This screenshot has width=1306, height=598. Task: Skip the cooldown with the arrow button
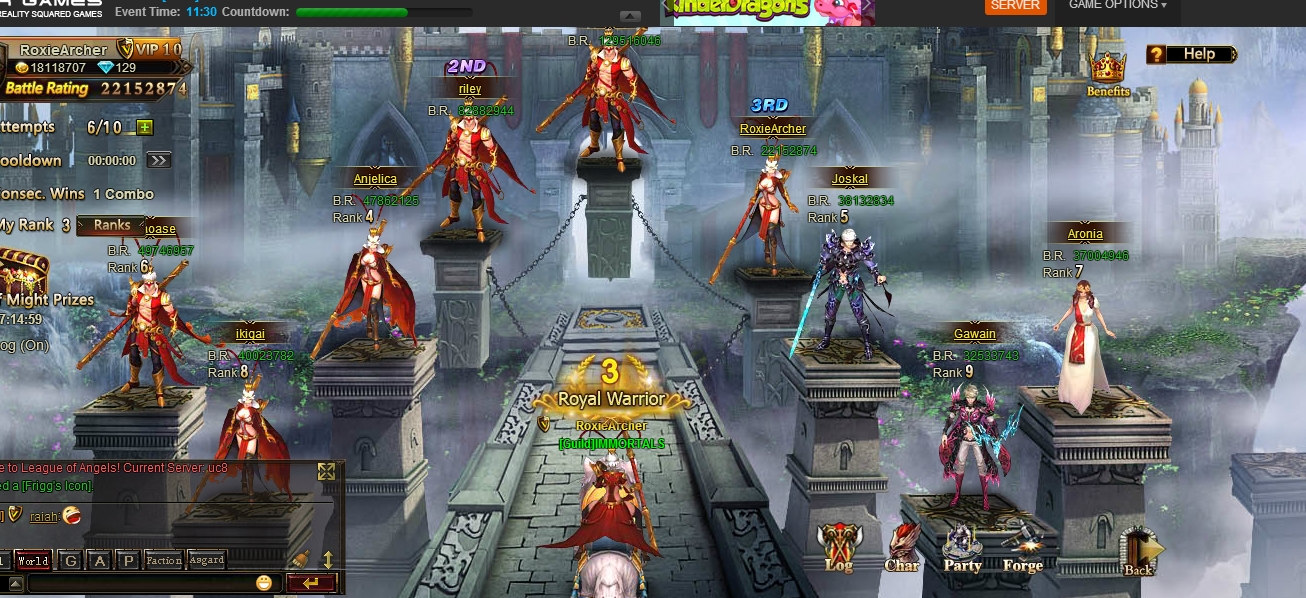click(x=158, y=160)
